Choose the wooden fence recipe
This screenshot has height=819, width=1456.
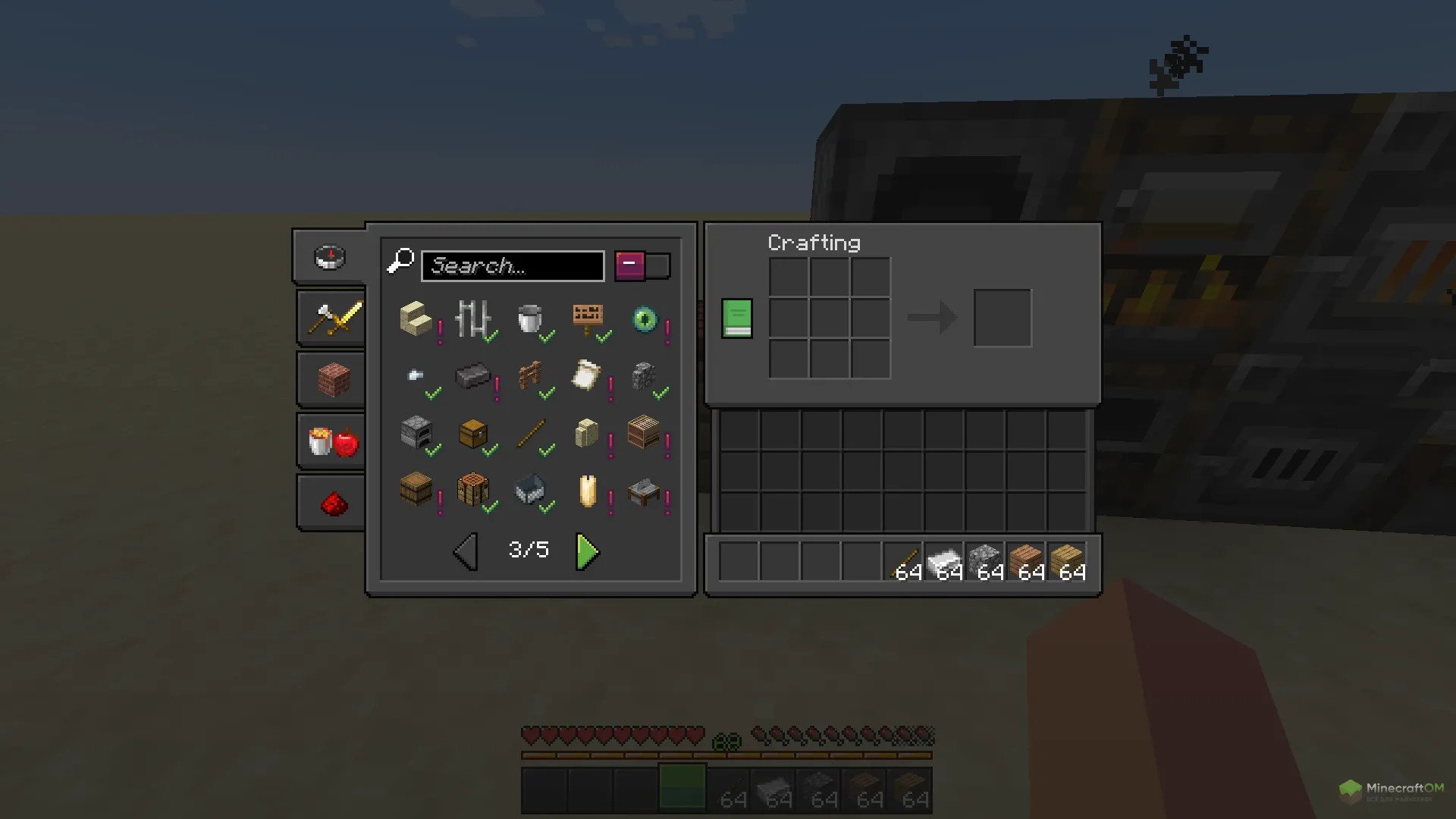[x=530, y=376]
